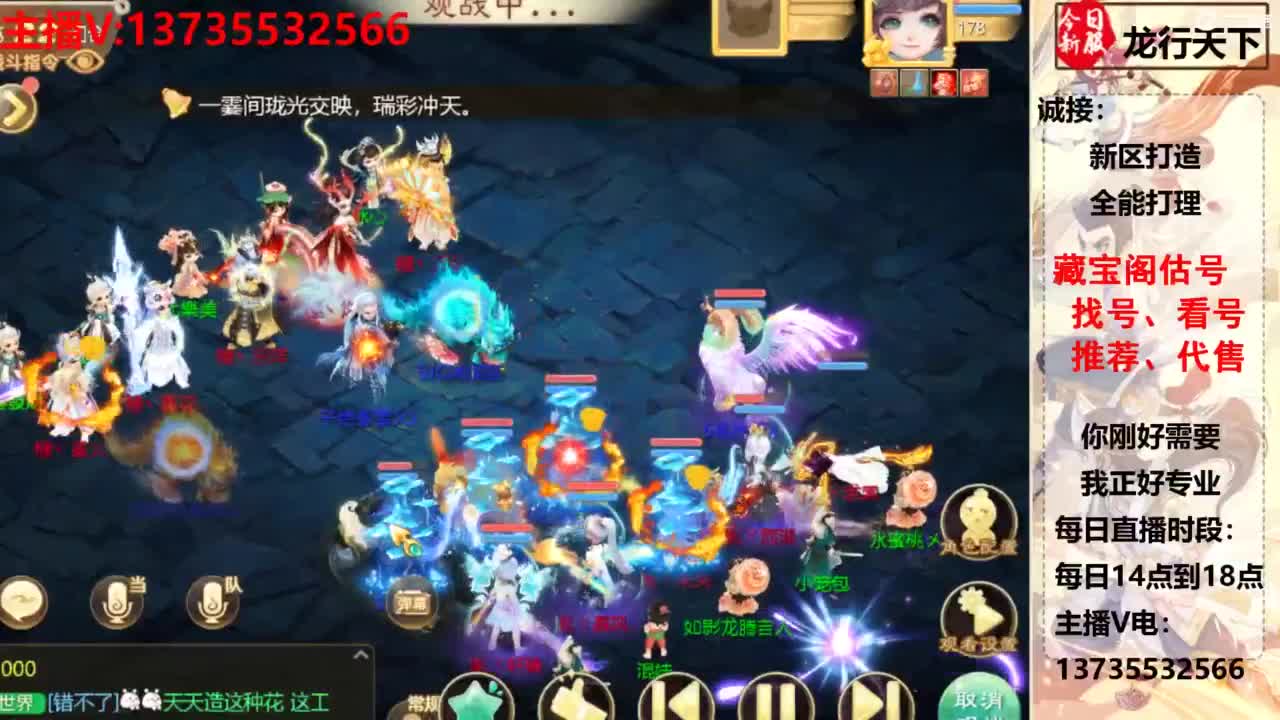
Task: Click the blue experience bar beside the avatar
Action: (x=985, y=10)
